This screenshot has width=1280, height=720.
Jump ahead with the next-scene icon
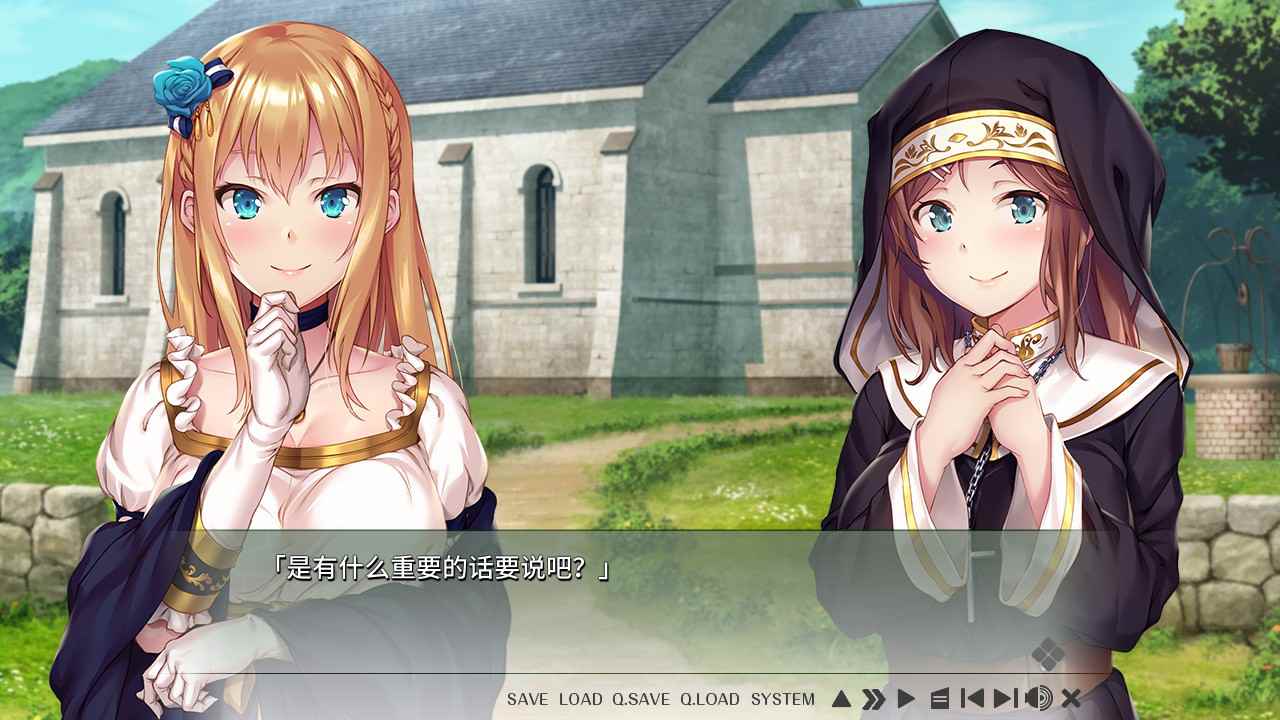pyautogui.click(x=1005, y=699)
